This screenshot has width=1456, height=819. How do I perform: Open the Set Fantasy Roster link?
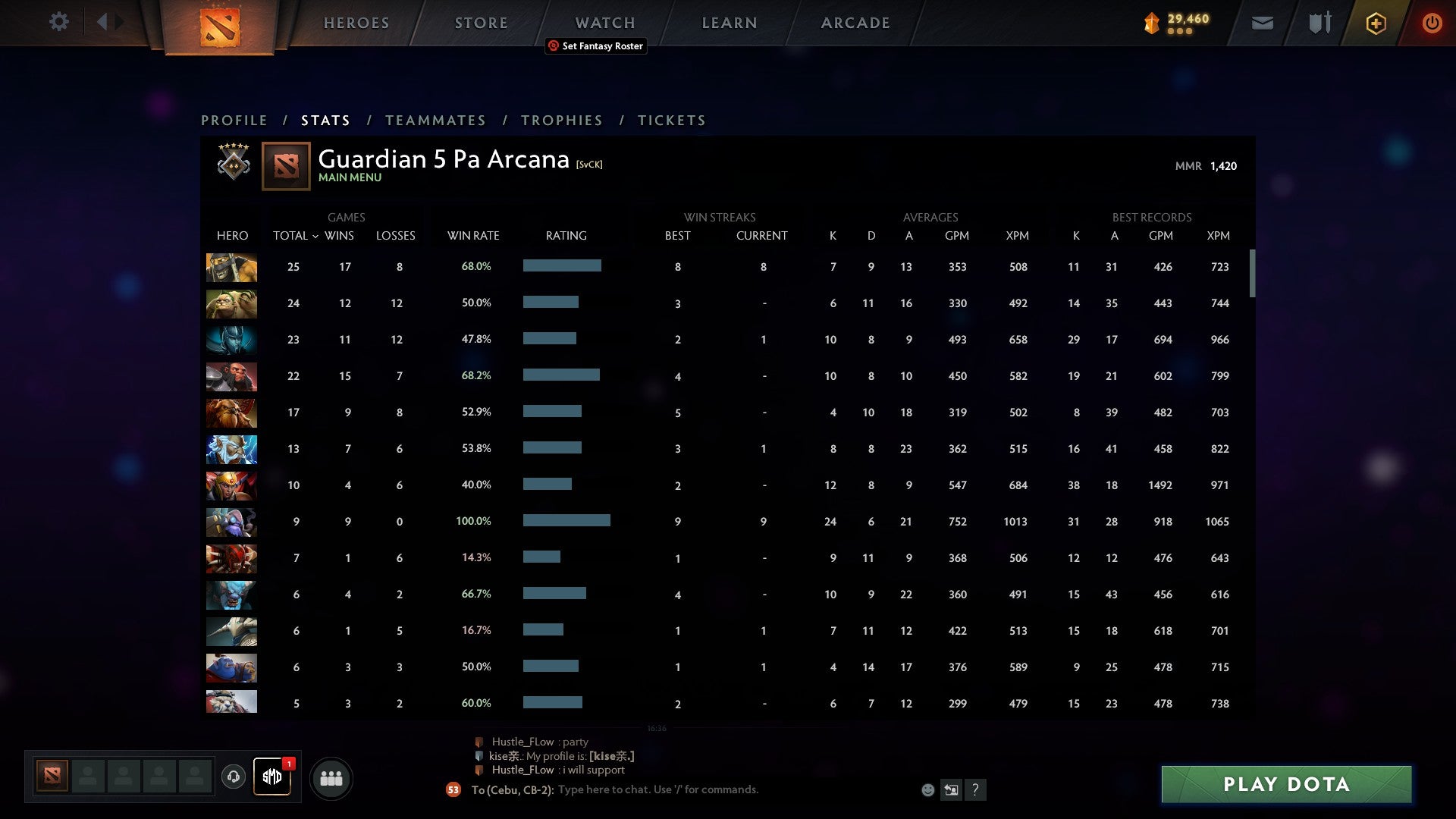pyautogui.click(x=595, y=46)
